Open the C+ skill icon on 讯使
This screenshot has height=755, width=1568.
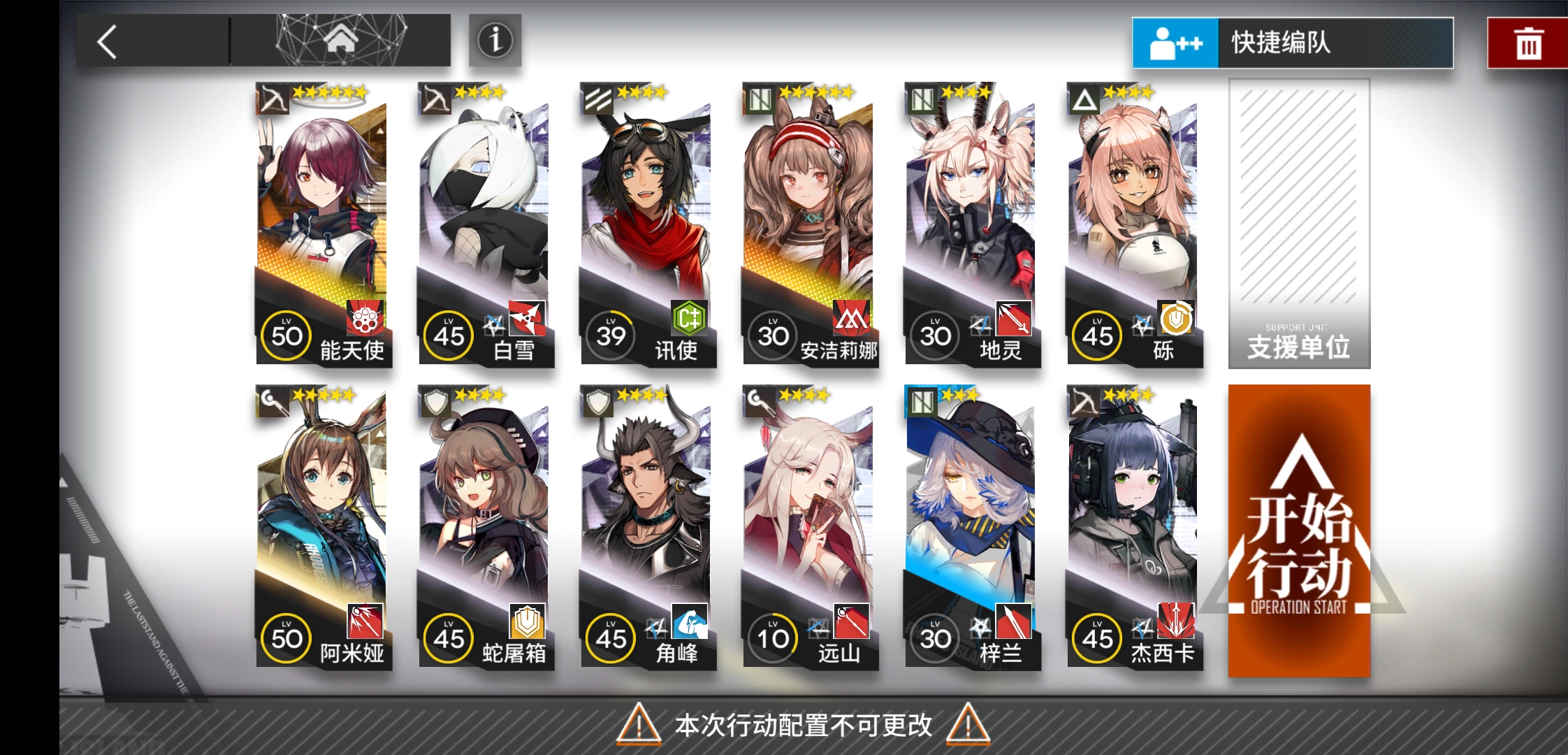689,318
